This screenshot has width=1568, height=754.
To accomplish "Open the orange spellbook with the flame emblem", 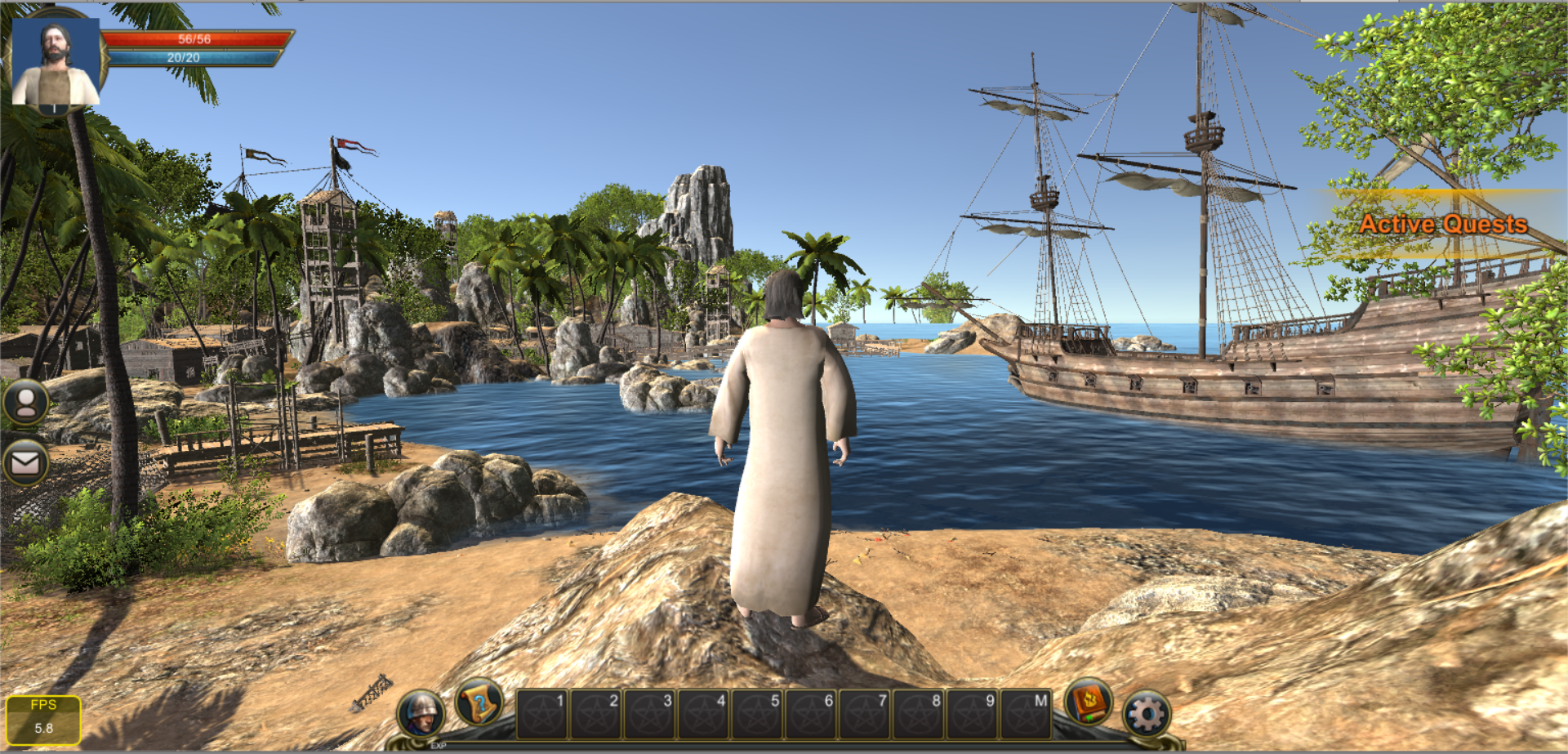I will click(x=1089, y=702).
